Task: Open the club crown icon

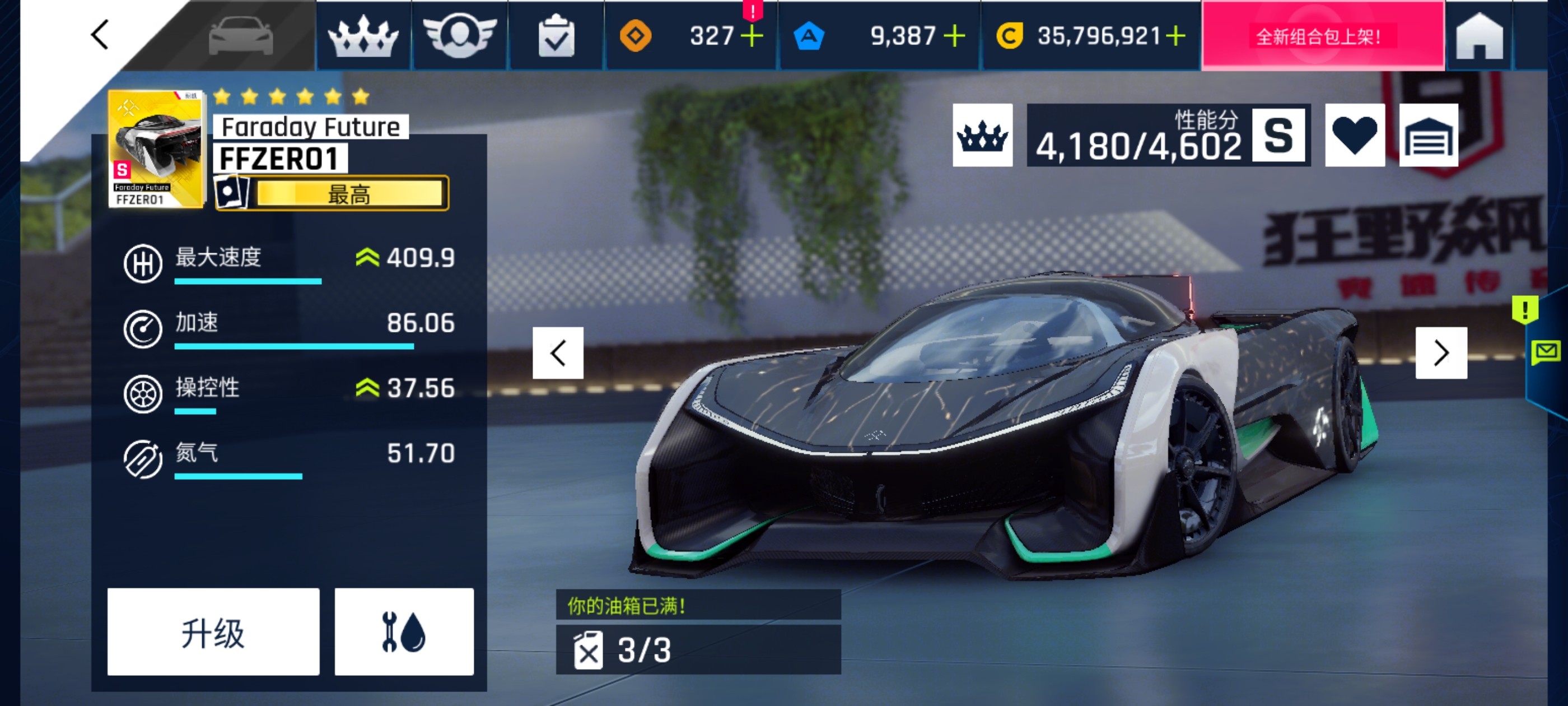Action: 365,36
